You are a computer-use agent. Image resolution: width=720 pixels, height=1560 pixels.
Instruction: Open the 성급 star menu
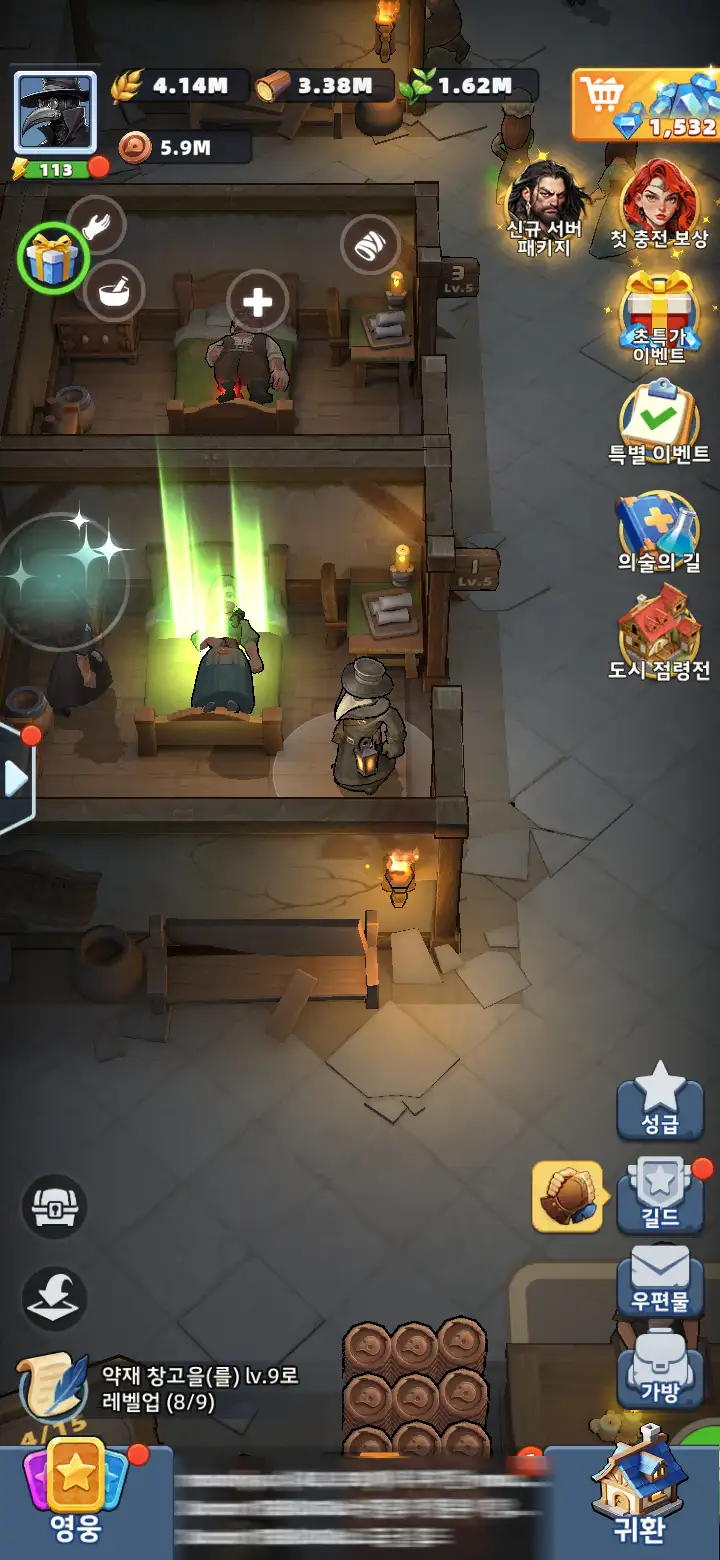tap(660, 1100)
